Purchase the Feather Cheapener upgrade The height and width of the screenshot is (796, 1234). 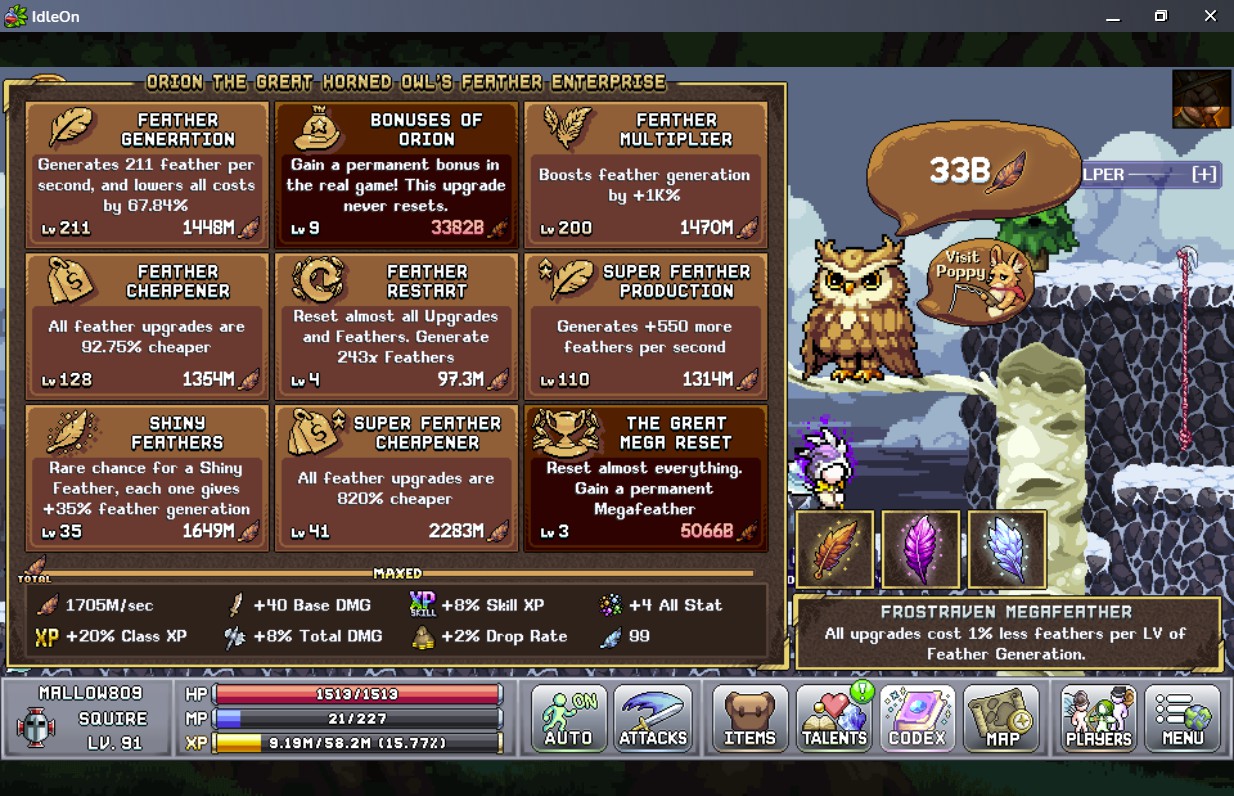tap(147, 327)
